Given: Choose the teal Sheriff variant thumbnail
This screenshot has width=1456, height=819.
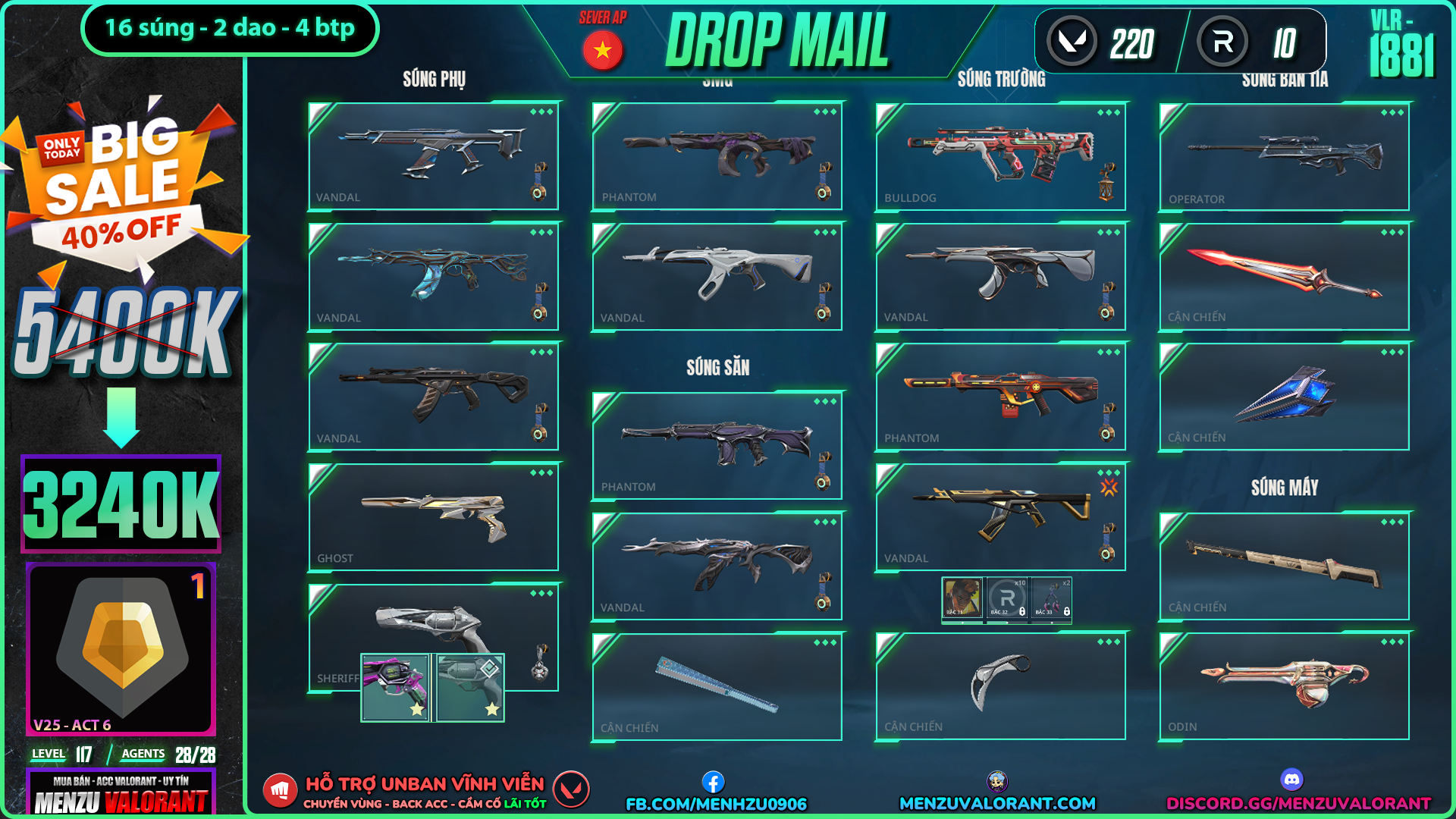Looking at the screenshot, I should [470, 687].
